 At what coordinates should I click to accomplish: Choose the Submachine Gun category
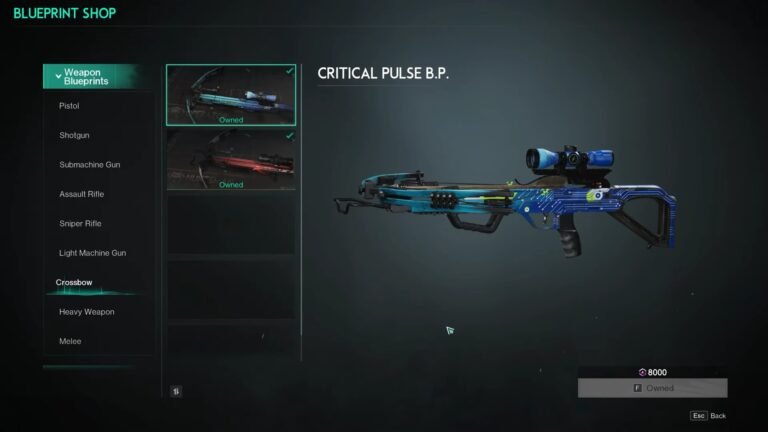[x=90, y=165]
